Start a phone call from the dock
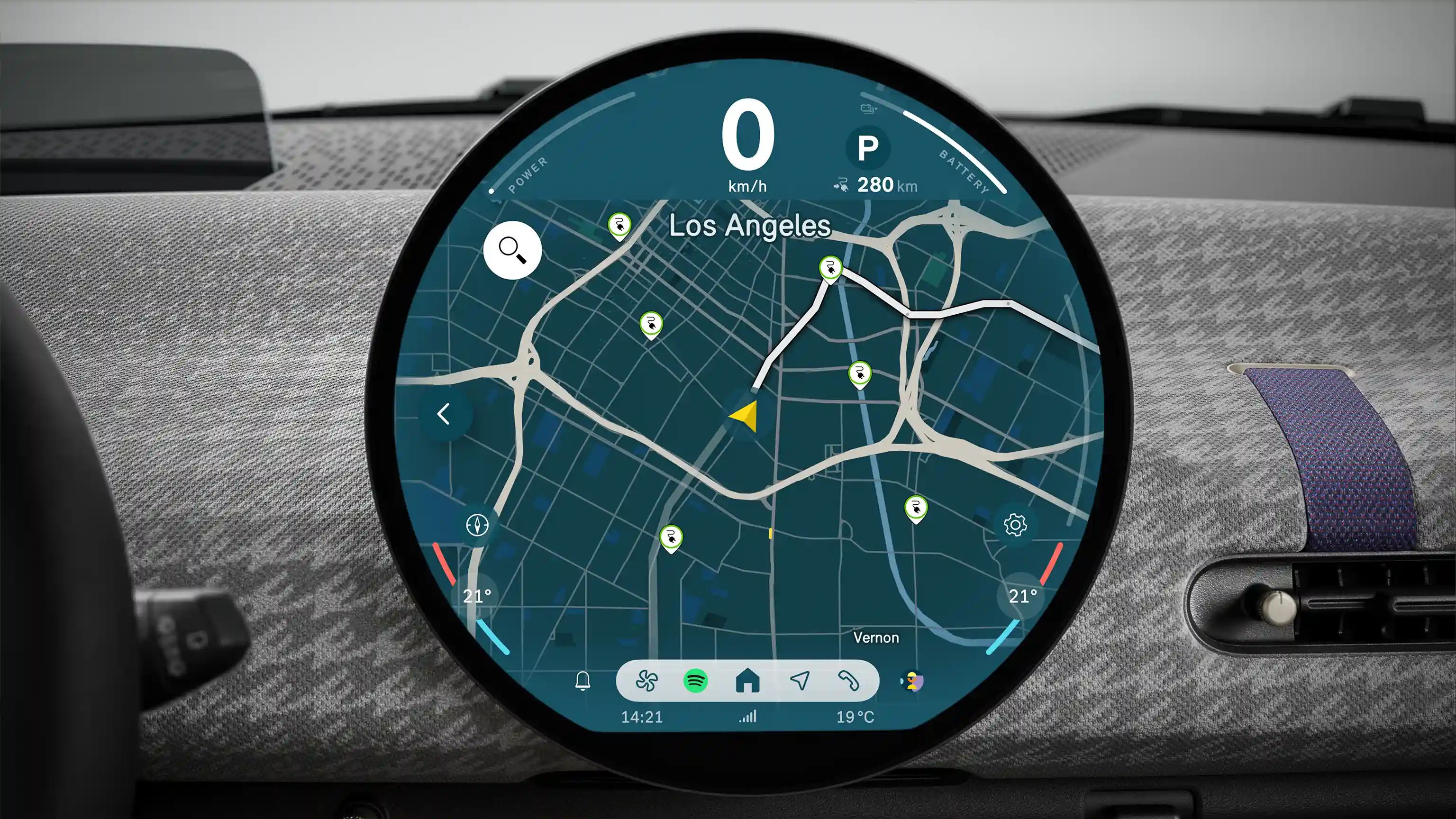Screen dimensions: 1456x819 (851, 682)
